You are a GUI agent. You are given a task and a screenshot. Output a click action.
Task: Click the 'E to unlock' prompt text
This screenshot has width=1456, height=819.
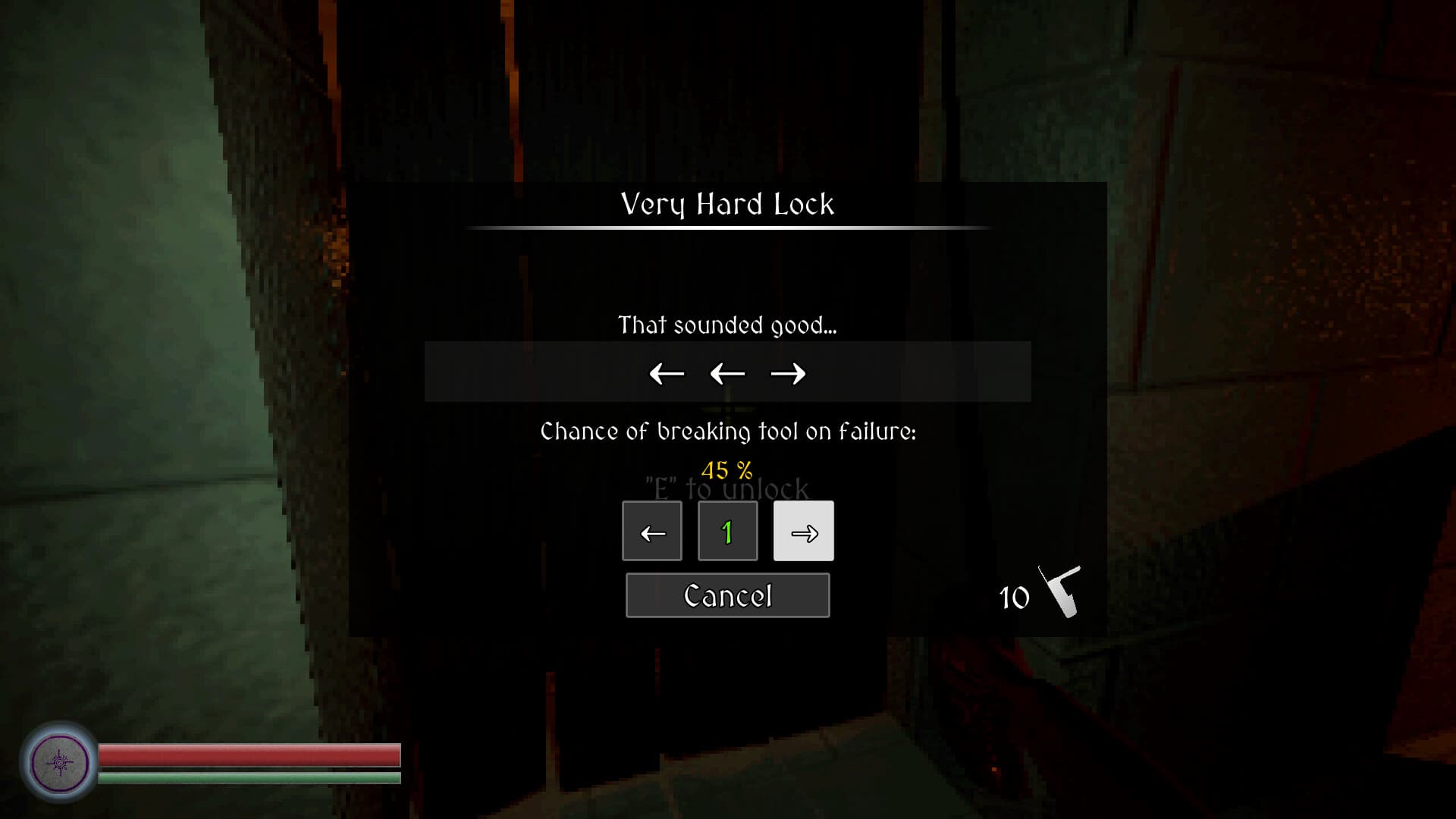(726, 489)
